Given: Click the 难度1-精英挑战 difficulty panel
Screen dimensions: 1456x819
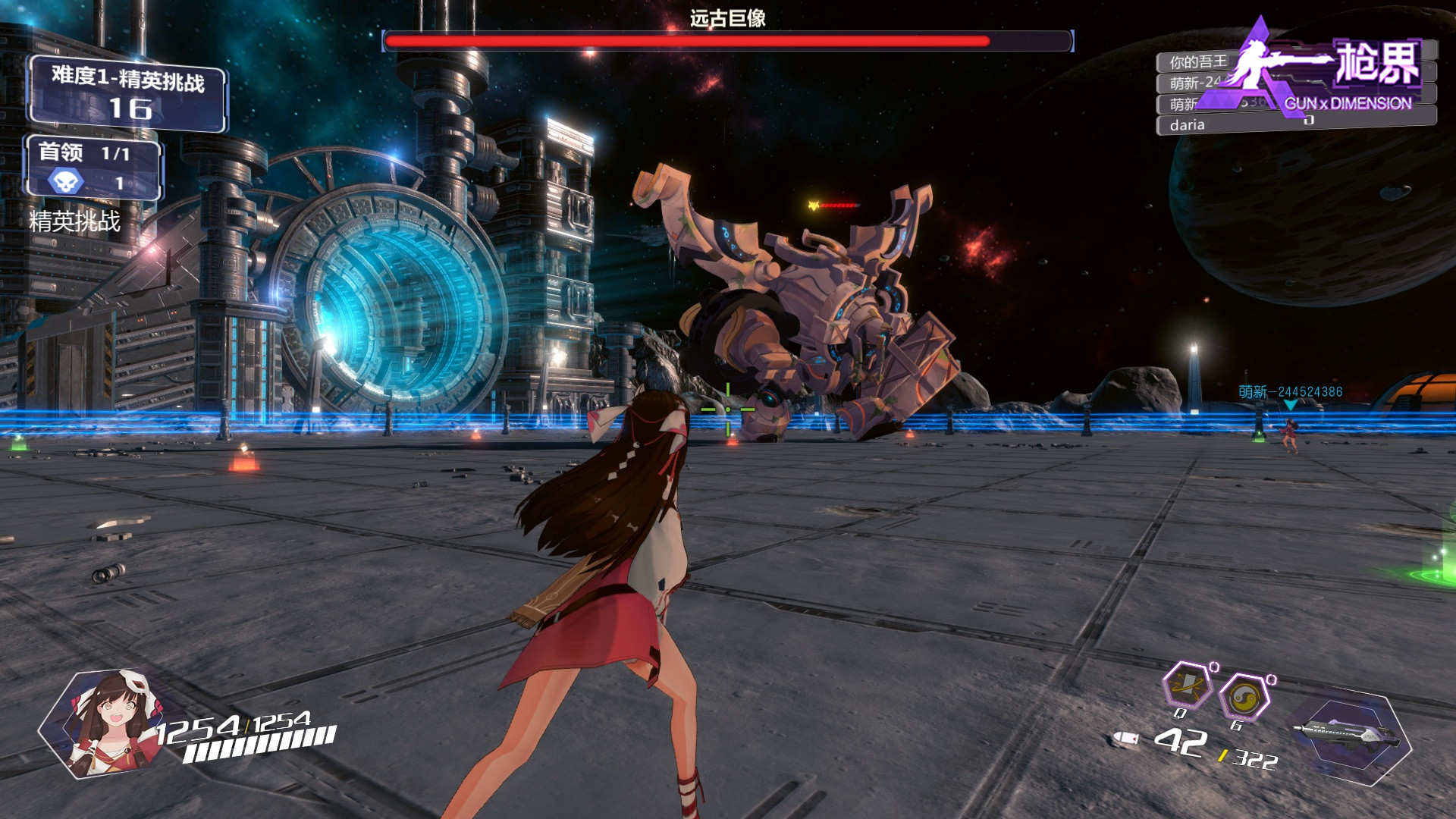Looking at the screenshot, I should (127, 93).
